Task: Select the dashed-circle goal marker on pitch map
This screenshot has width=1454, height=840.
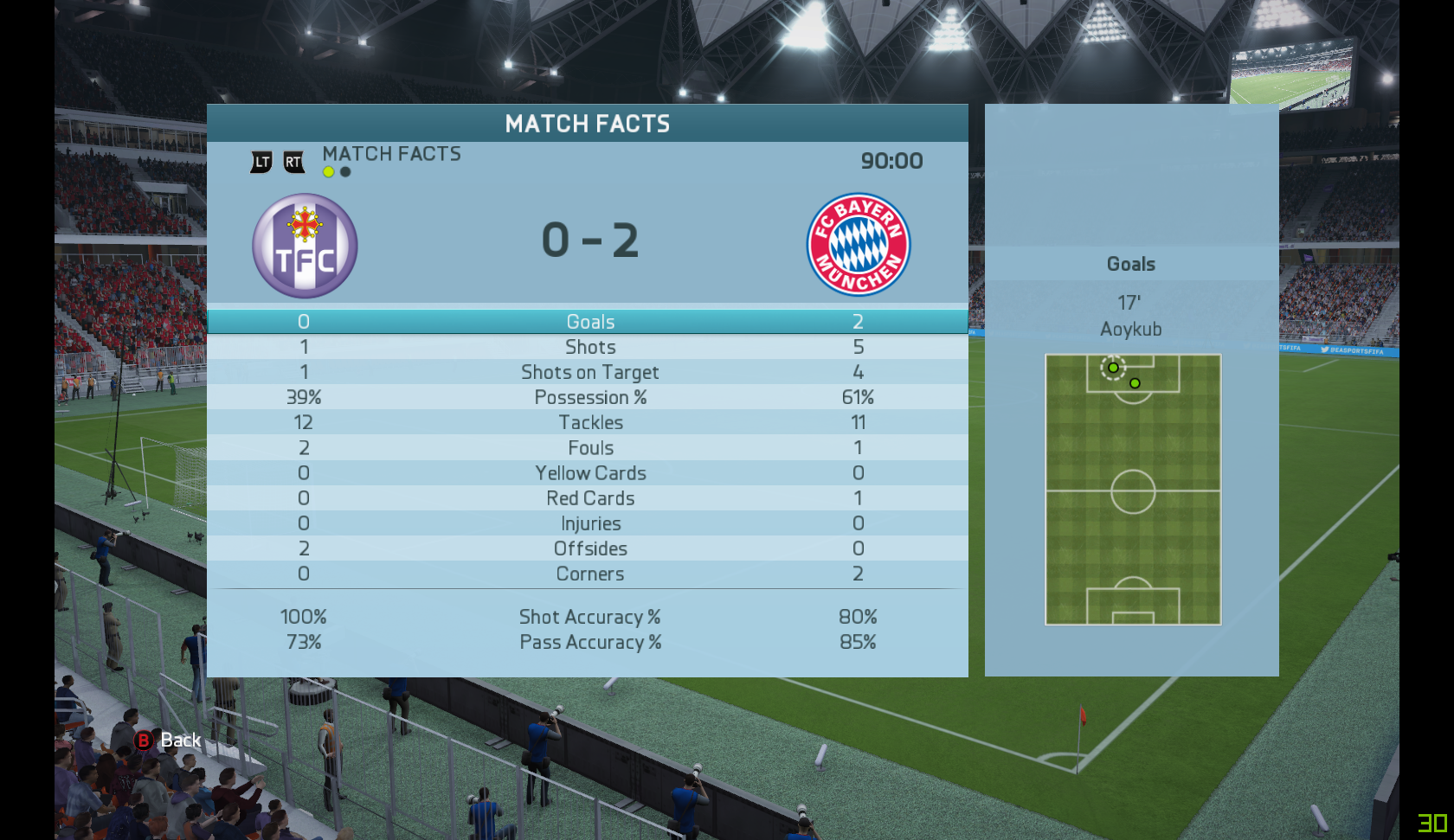Action: click(x=1113, y=368)
